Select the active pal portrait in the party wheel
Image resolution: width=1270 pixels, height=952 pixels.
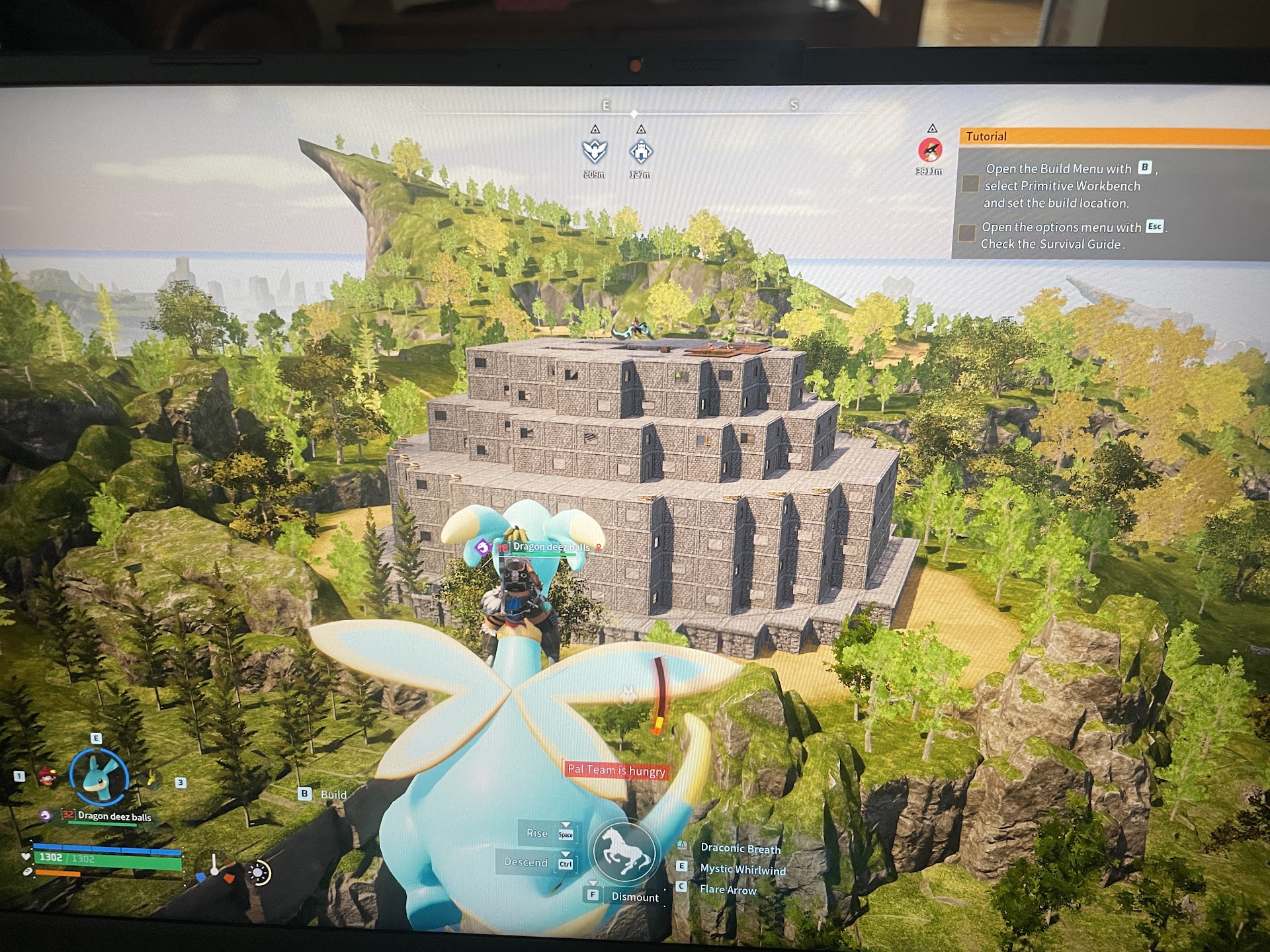click(99, 777)
